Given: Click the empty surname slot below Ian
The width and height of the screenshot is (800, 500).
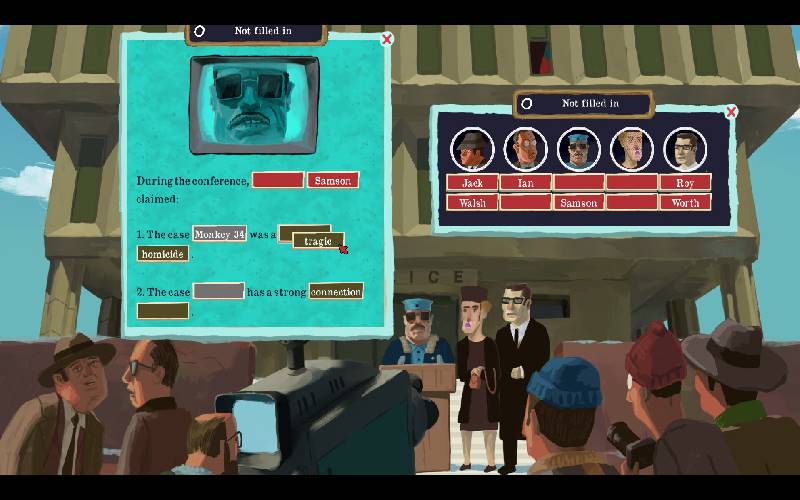Looking at the screenshot, I should pyautogui.click(x=525, y=203).
